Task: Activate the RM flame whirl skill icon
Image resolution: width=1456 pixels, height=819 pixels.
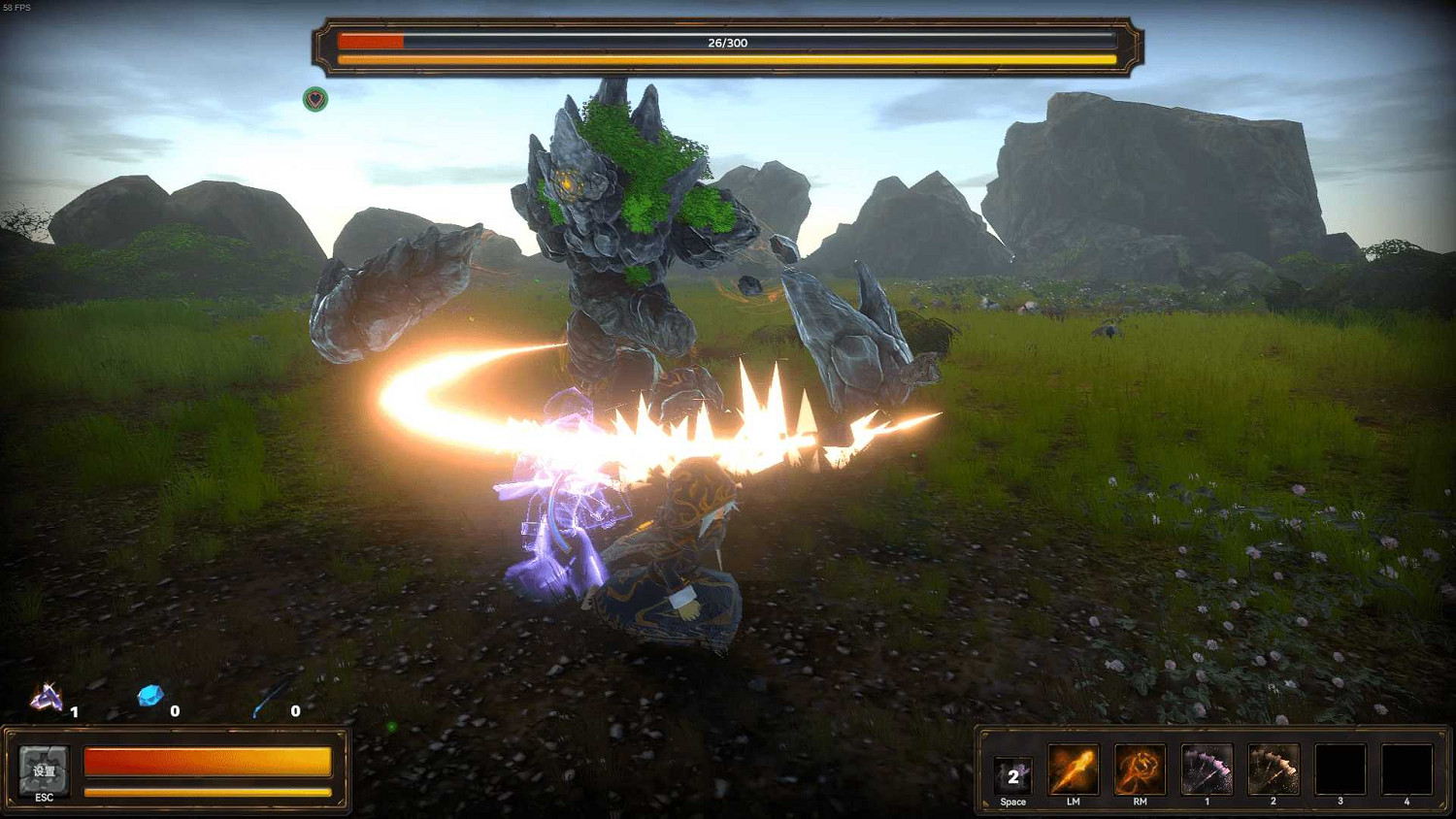Action: (x=1140, y=770)
